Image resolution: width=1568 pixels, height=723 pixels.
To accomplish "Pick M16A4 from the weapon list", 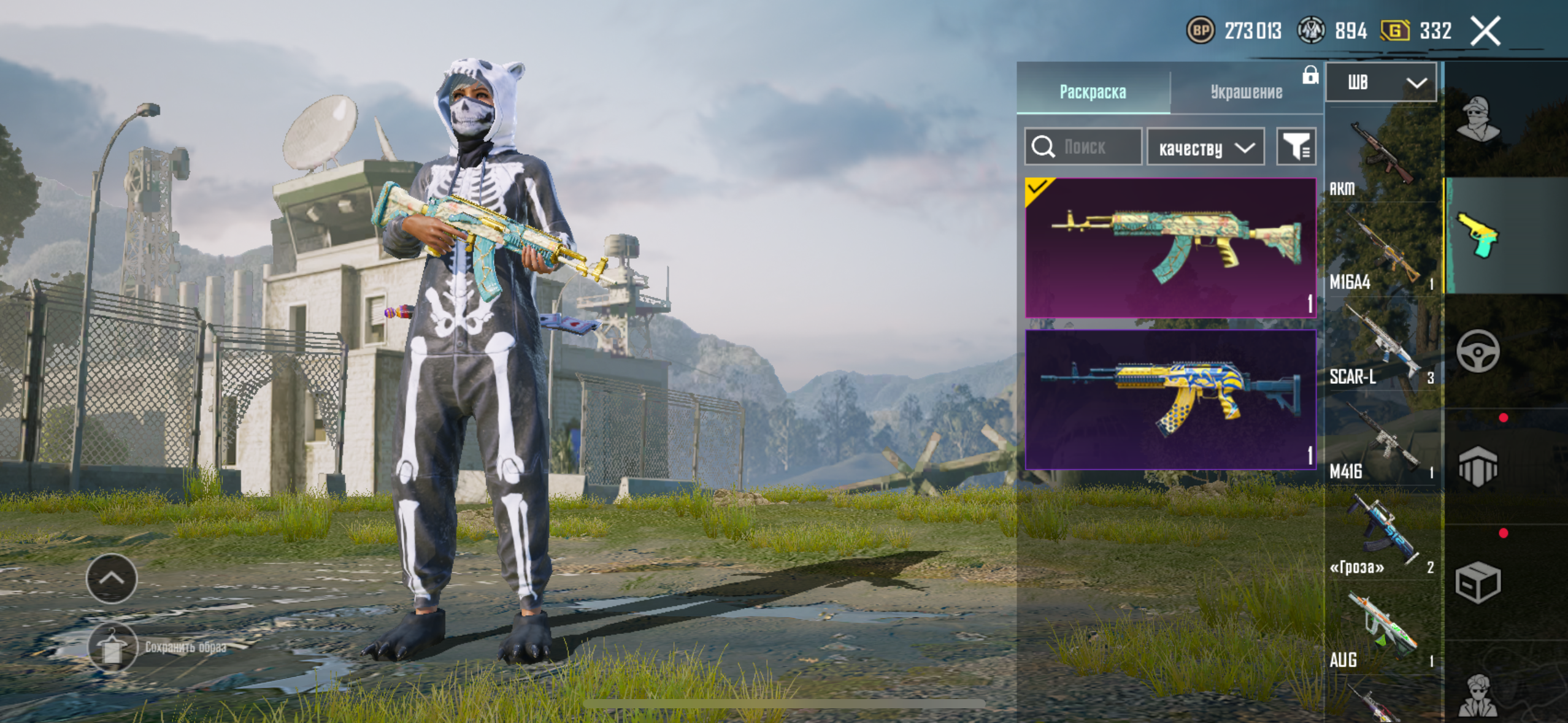I will click(x=1381, y=251).
